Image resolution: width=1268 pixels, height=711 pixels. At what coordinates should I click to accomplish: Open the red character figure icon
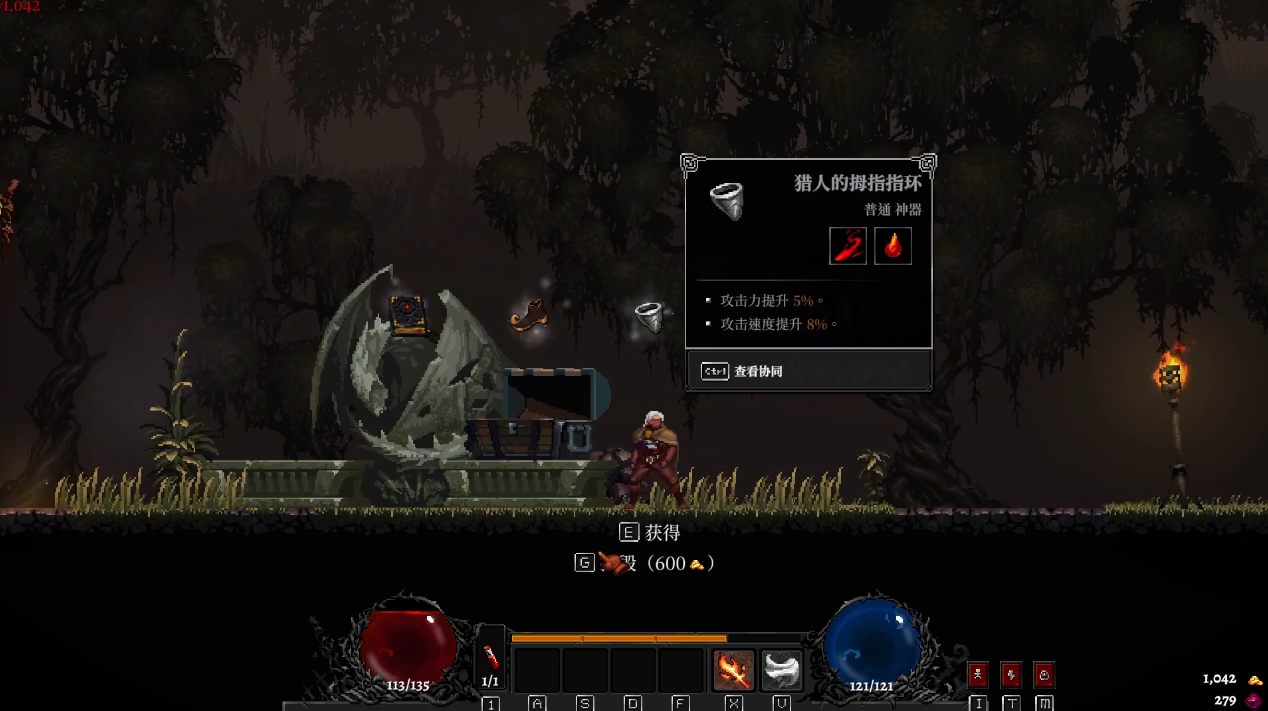pos(978,674)
